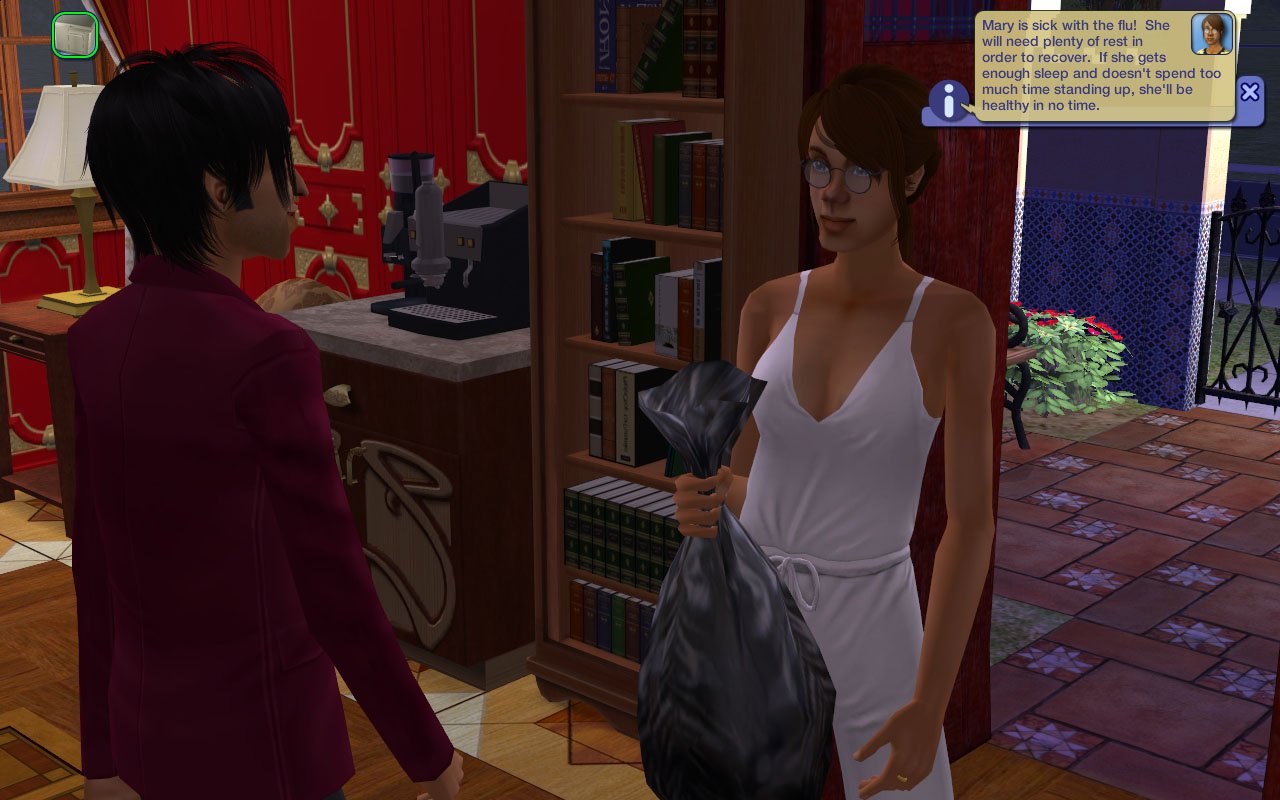The width and height of the screenshot is (1280, 800).
Task: Close the flu notification with the X
Action: tap(1249, 92)
